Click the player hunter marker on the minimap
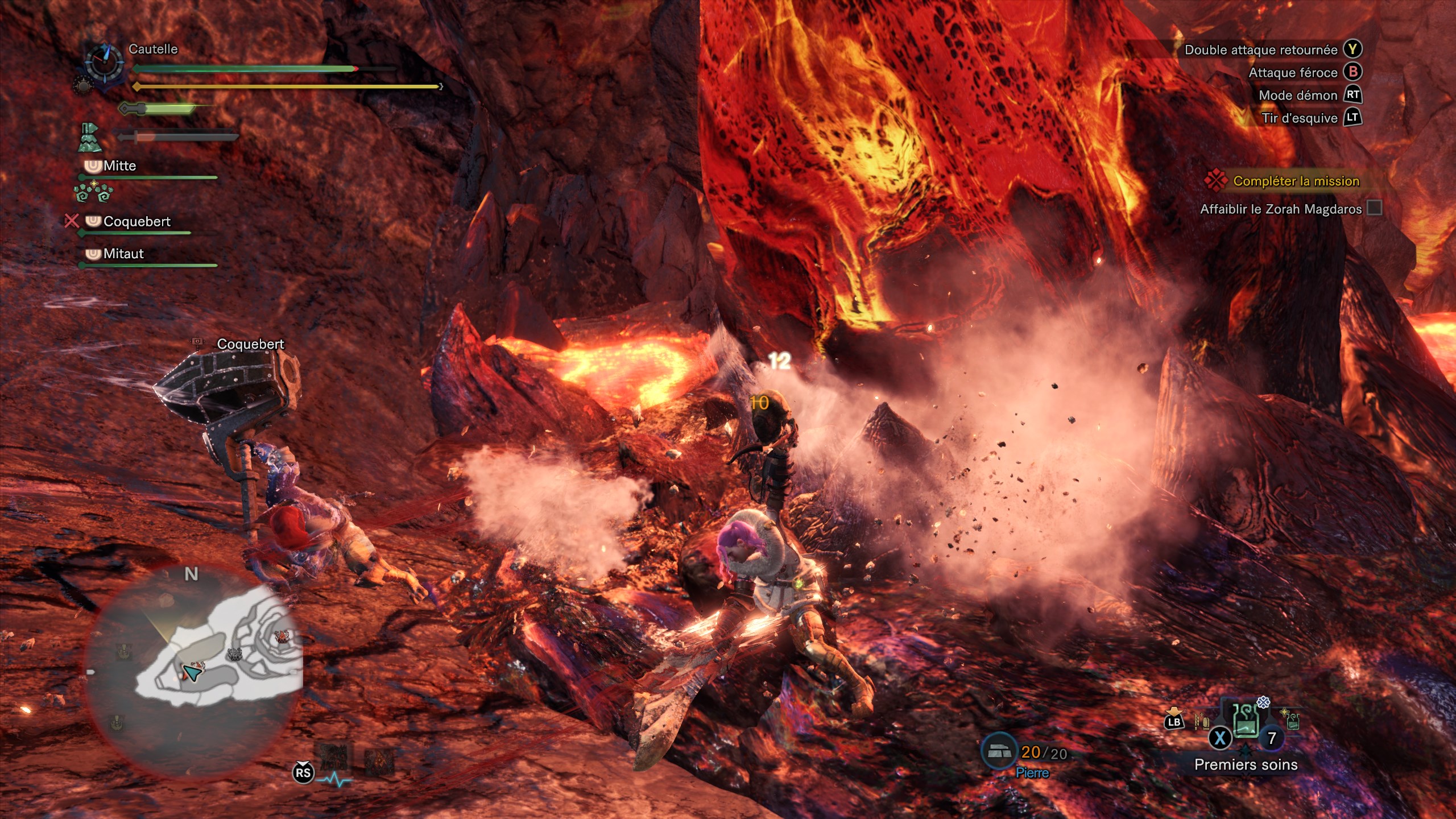The width and height of the screenshot is (1456, 819). tap(192, 673)
